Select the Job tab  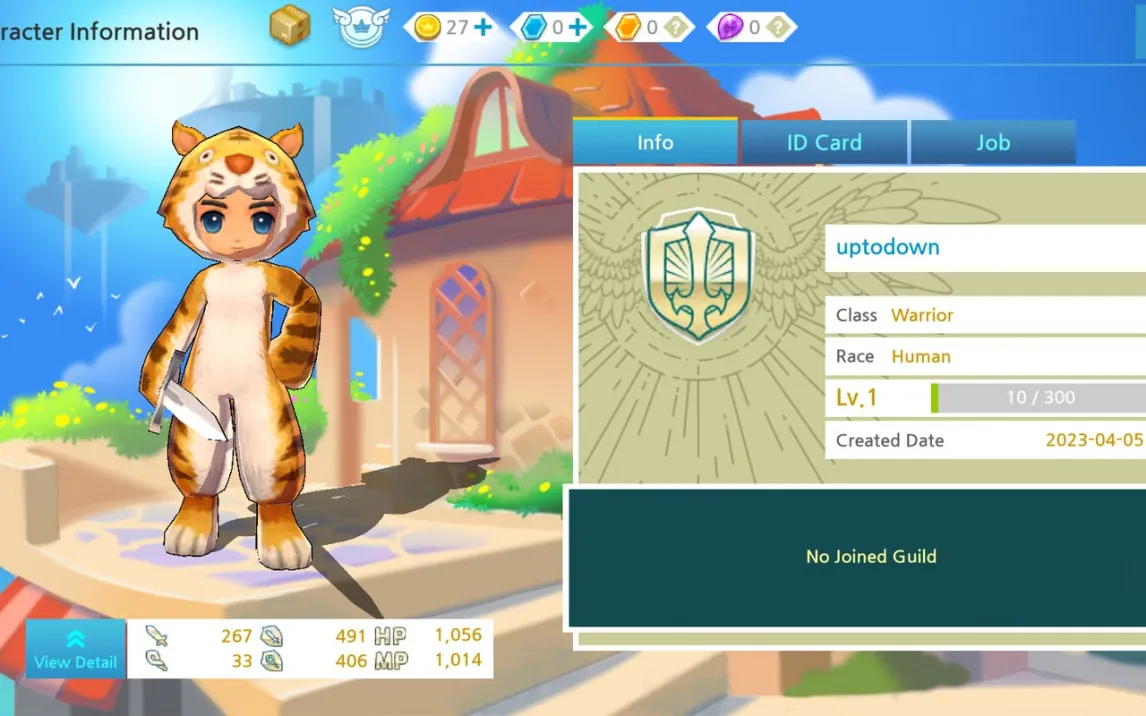point(993,142)
